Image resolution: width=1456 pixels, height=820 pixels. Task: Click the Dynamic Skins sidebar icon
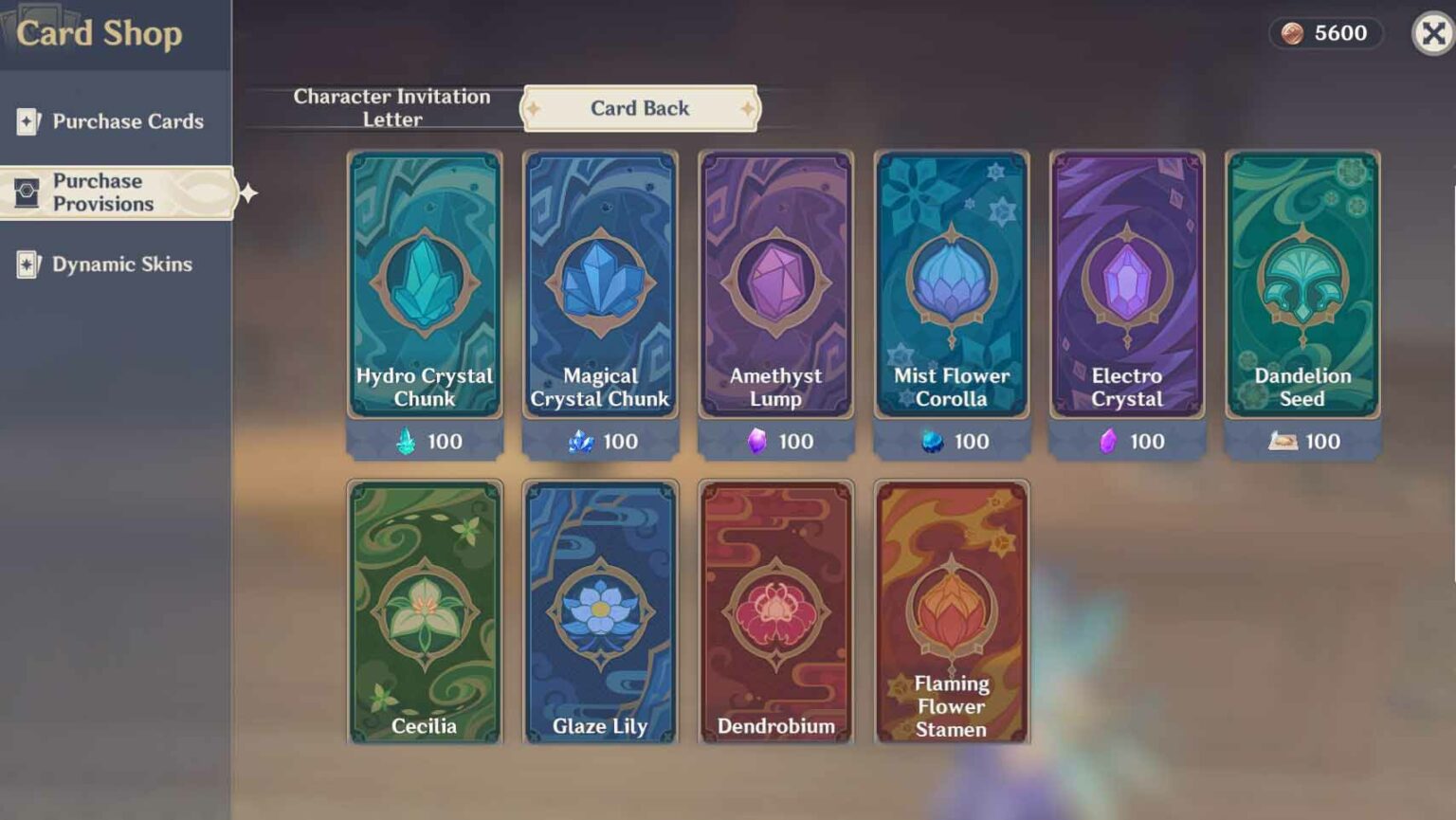pos(28,264)
